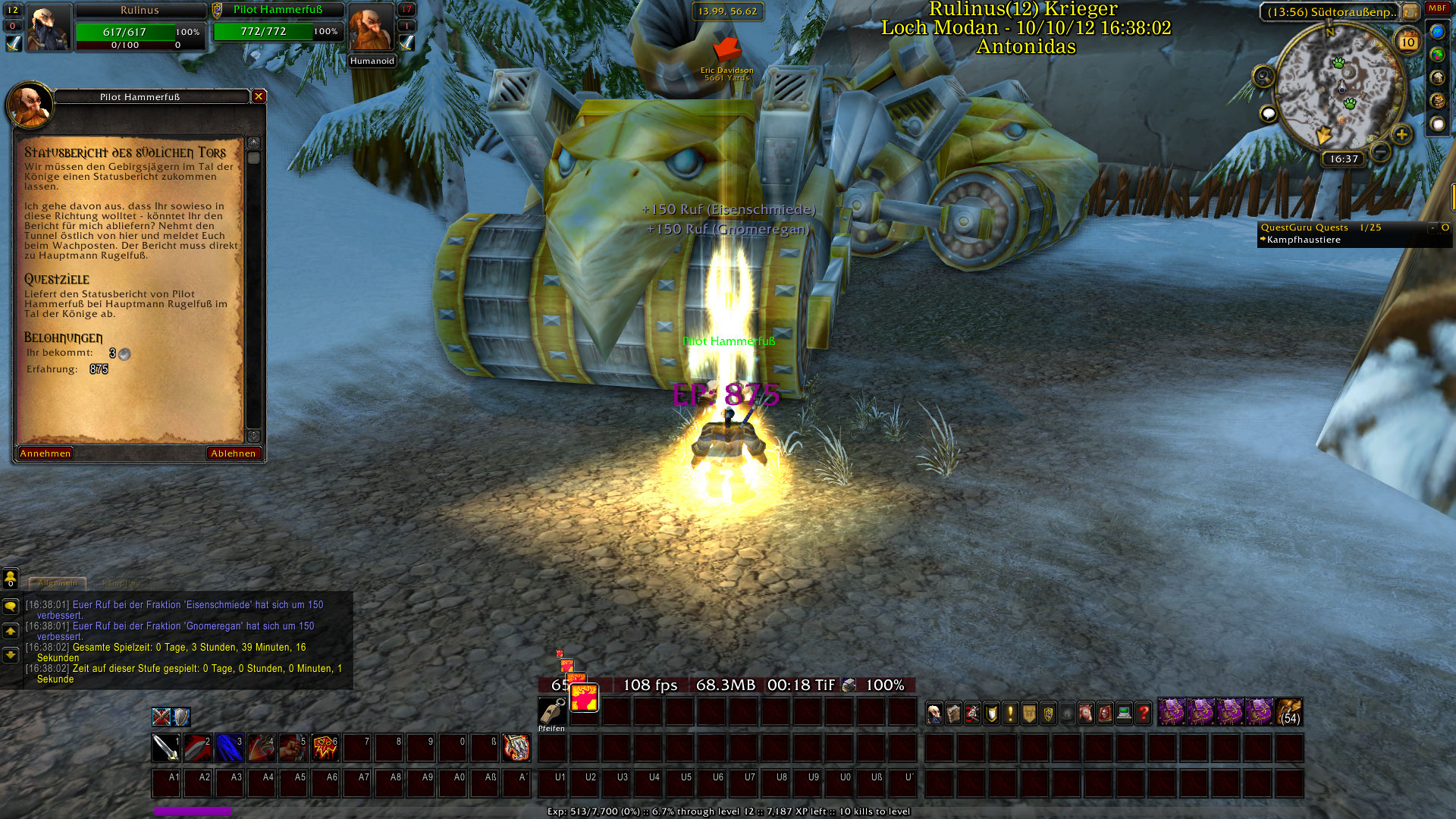Viewport: 1456px width, 819px height.
Task: Zoom in the minimap with the plus button
Action: pyautogui.click(x=1401, y=135)
